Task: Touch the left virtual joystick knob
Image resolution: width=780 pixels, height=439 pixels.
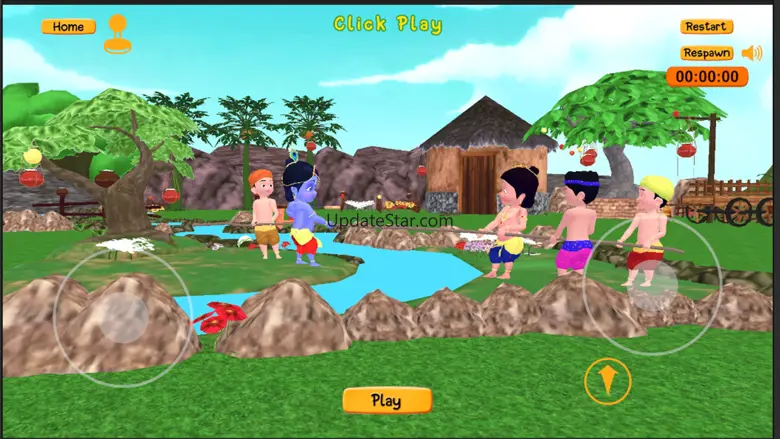Action: click(124, 318)
